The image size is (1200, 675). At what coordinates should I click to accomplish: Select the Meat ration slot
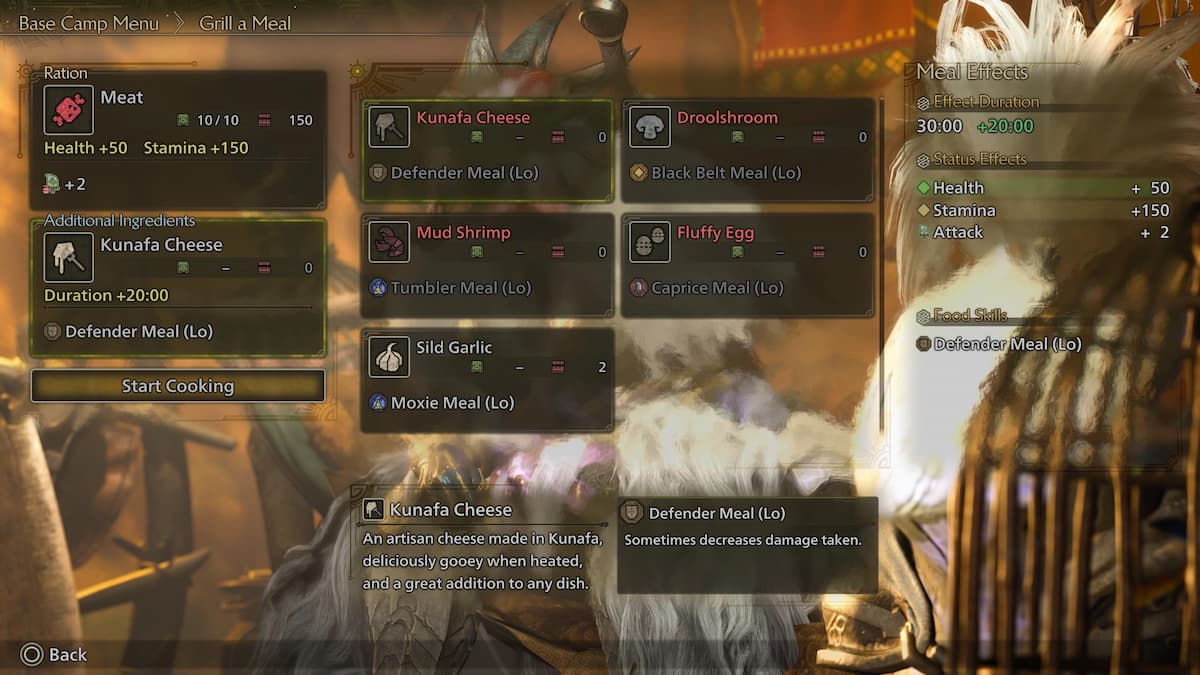(x=178, y=138)
